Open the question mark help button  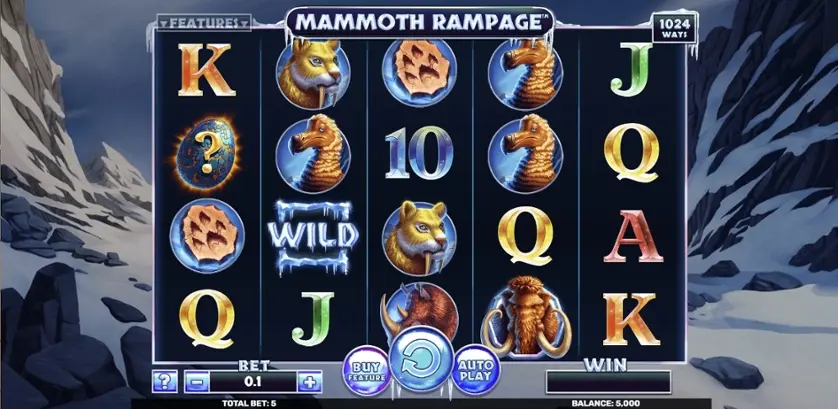click(166, 381)
